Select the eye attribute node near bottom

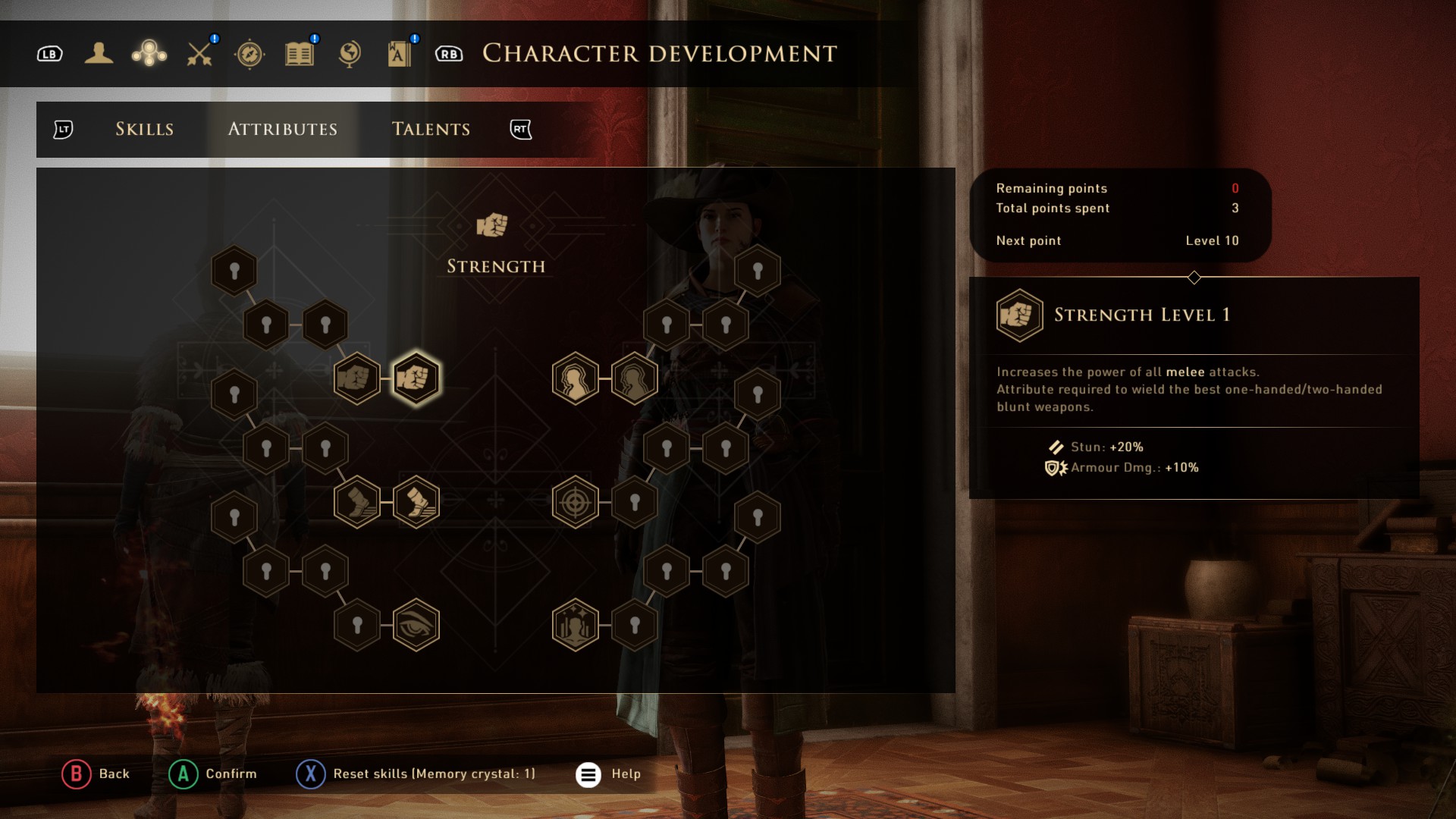(x=416, y=623)
